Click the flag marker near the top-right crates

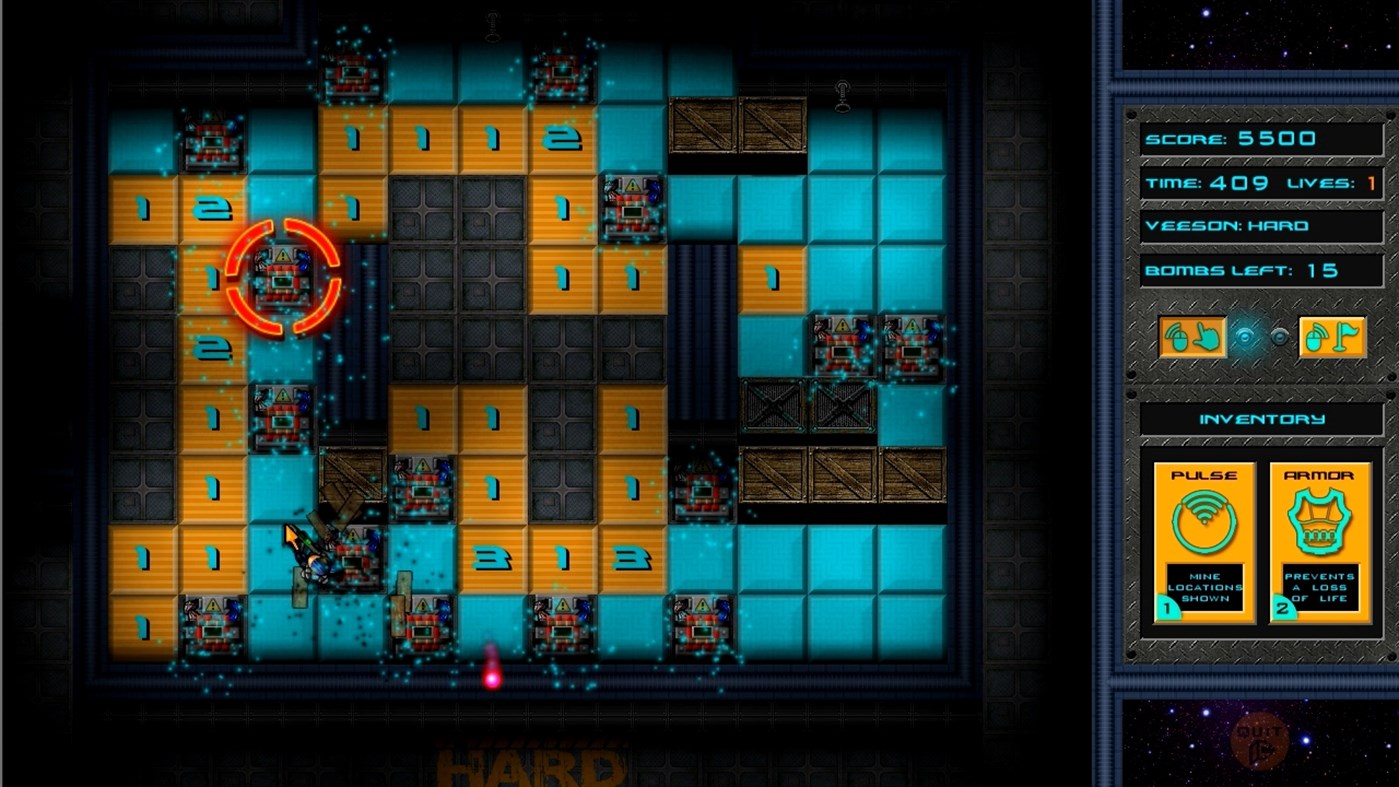[841, 92]
